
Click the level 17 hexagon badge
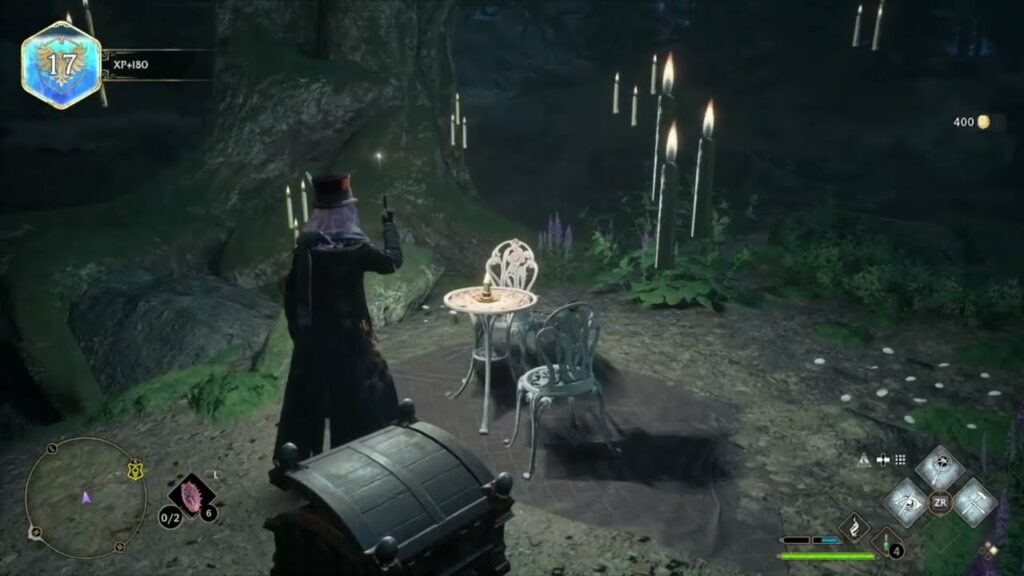[x=61, y=65]
